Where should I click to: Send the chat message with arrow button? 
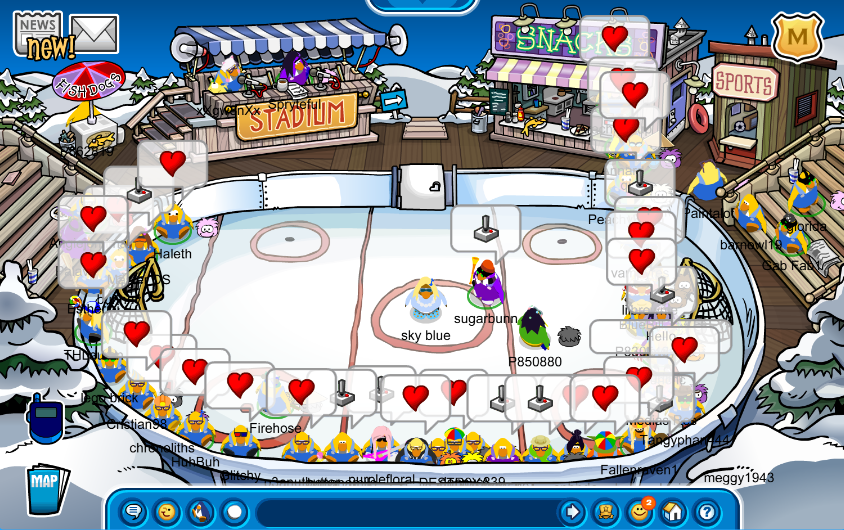pyautogui.click(x=571, y=512)
